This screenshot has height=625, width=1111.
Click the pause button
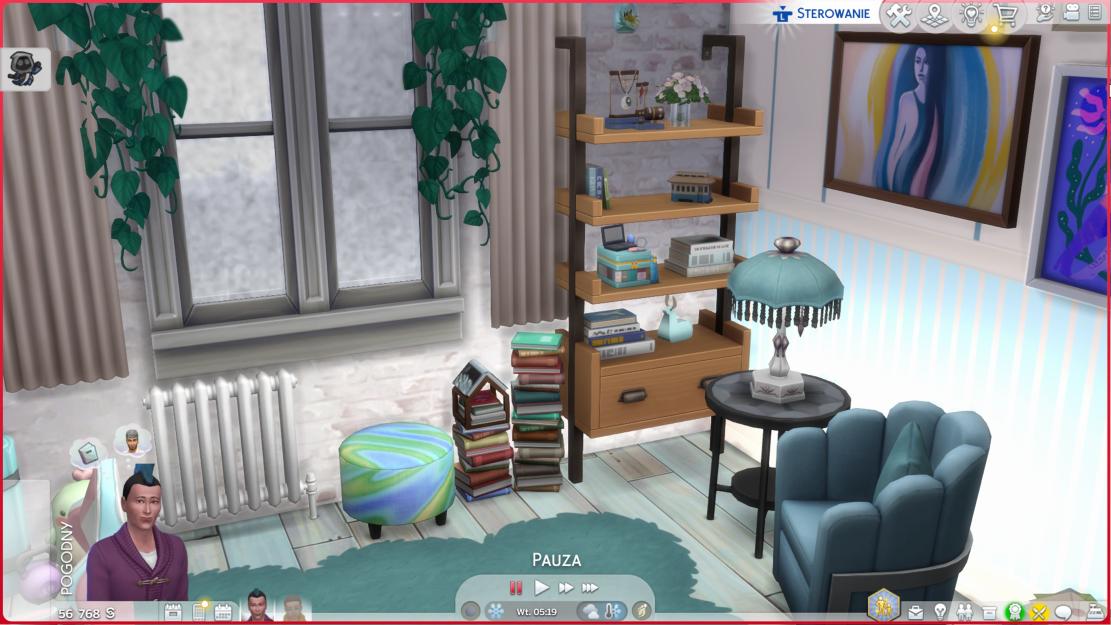(x=516, y=588)
